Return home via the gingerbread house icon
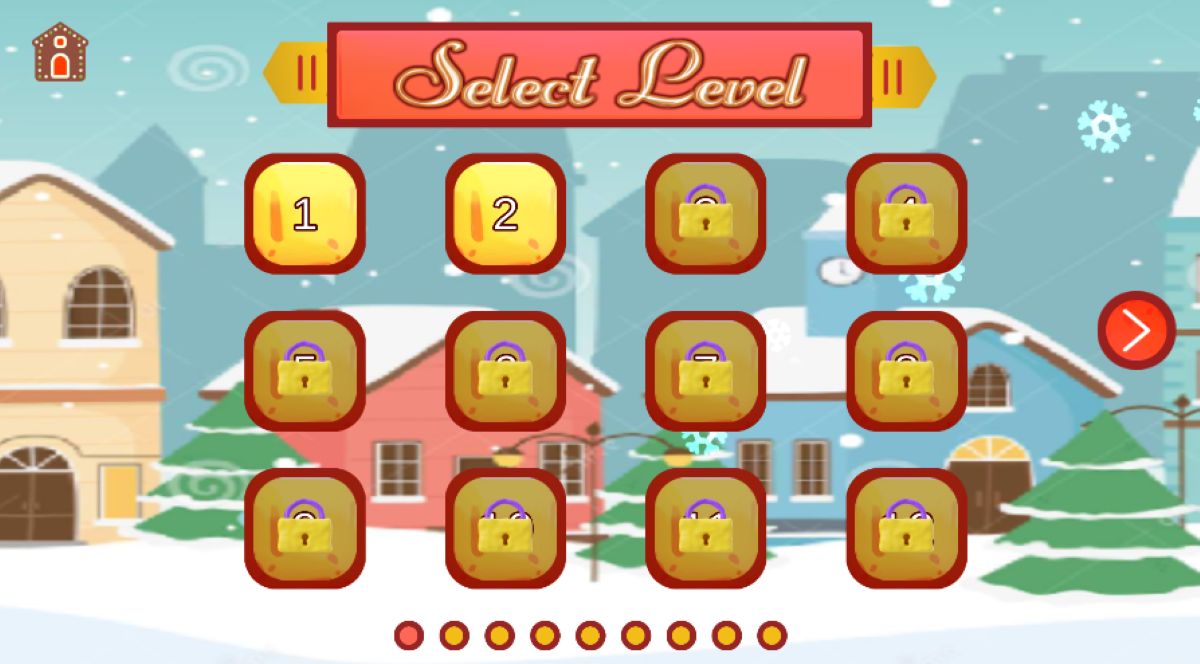 [60, 52]
